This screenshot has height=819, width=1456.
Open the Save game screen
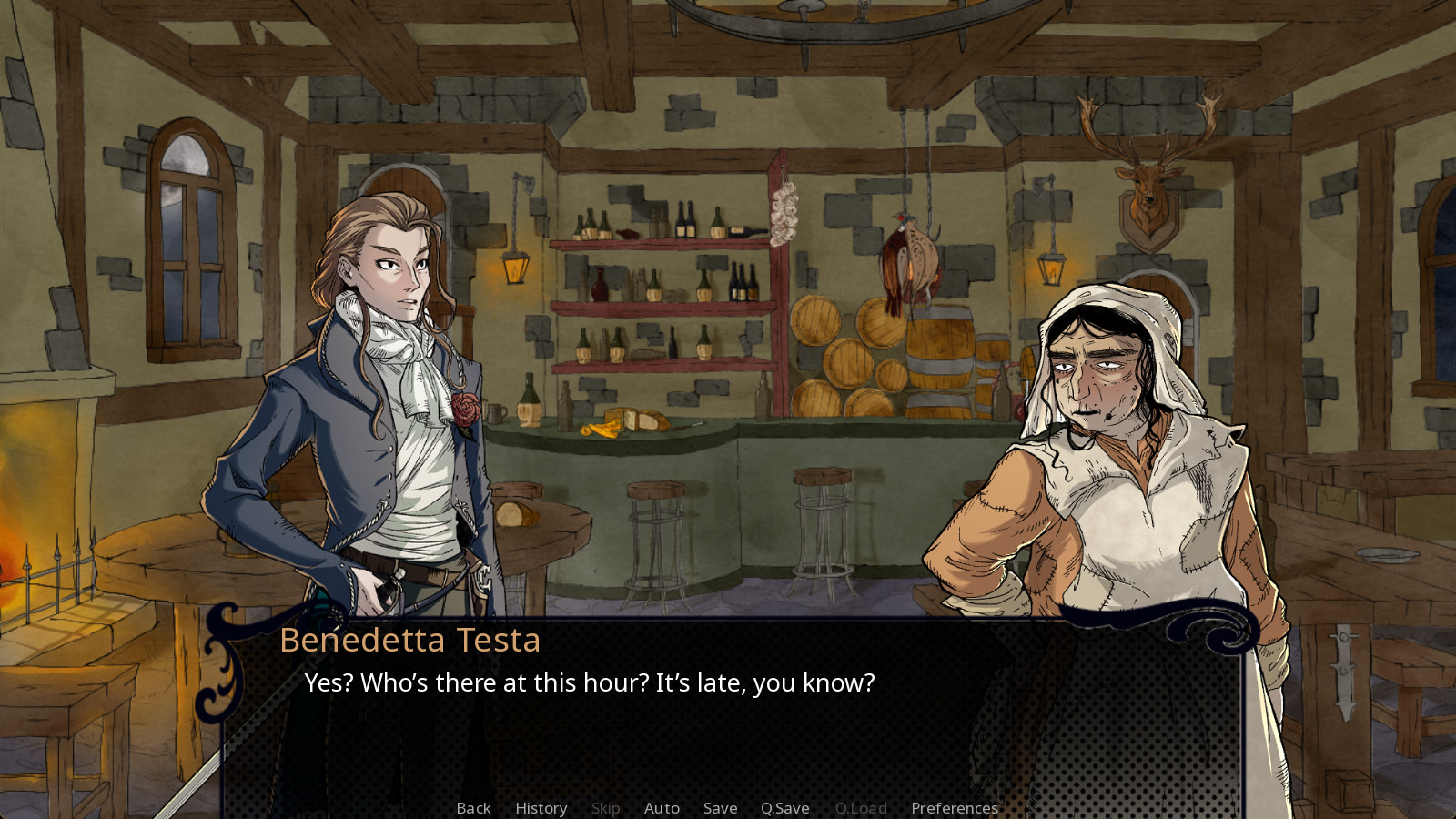point(720,808)
